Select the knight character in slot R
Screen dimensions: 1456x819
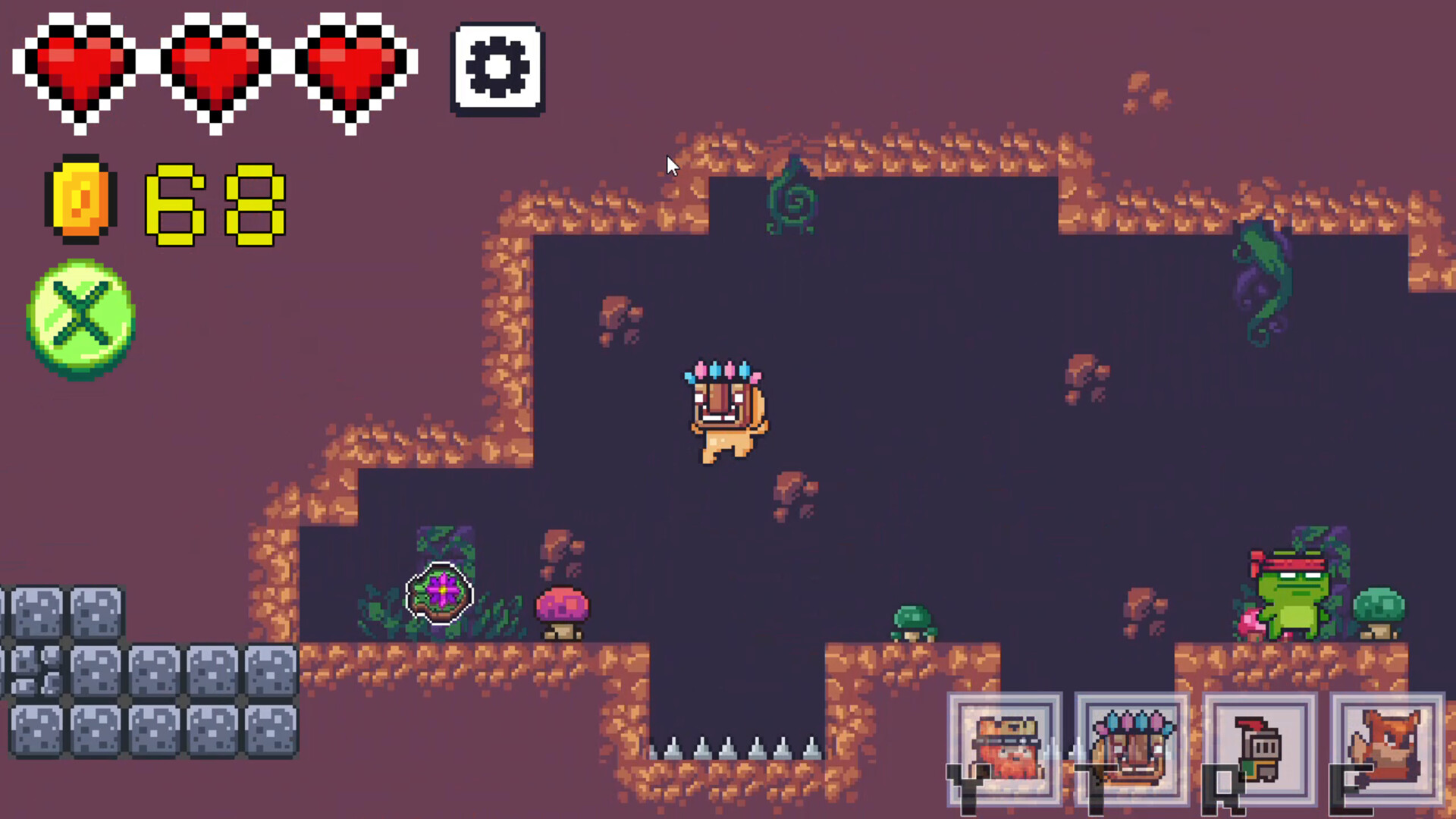coord(1259,747)
